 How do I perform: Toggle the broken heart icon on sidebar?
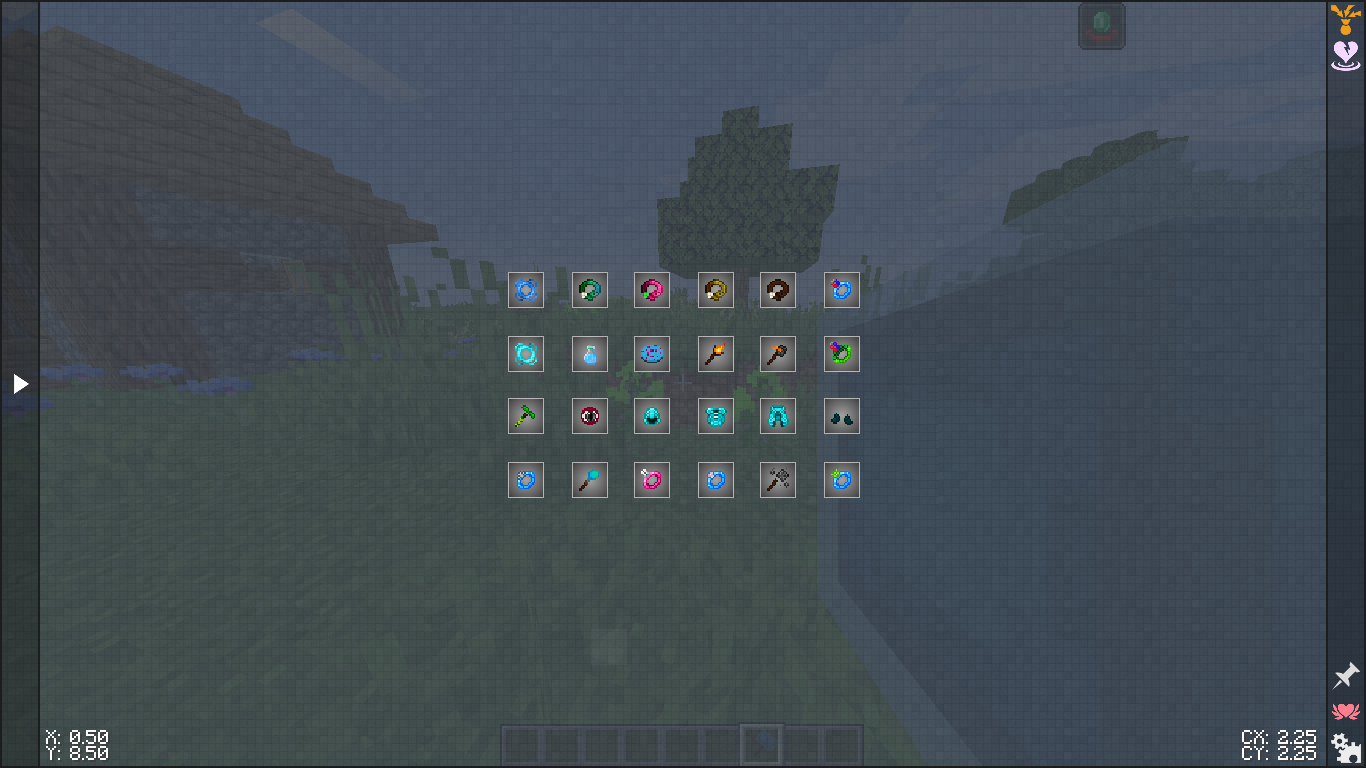[1344, 55]
